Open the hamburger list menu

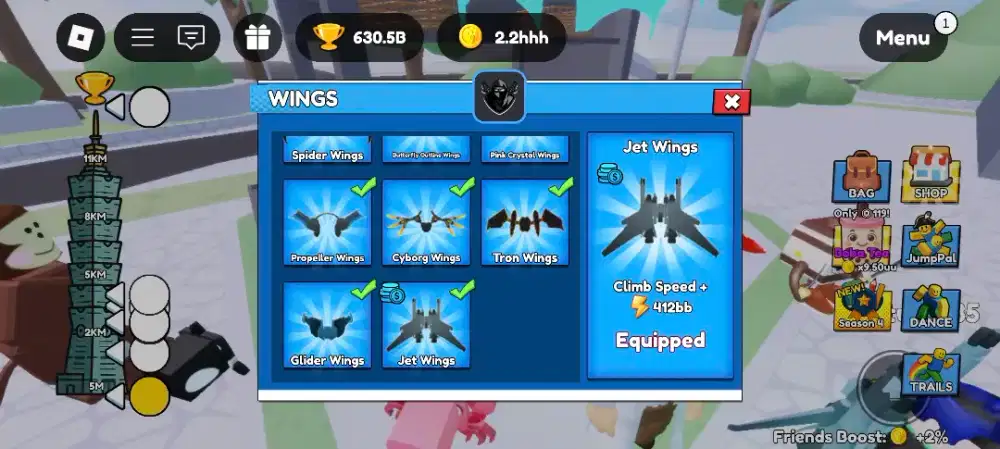(x=143, y=38)
